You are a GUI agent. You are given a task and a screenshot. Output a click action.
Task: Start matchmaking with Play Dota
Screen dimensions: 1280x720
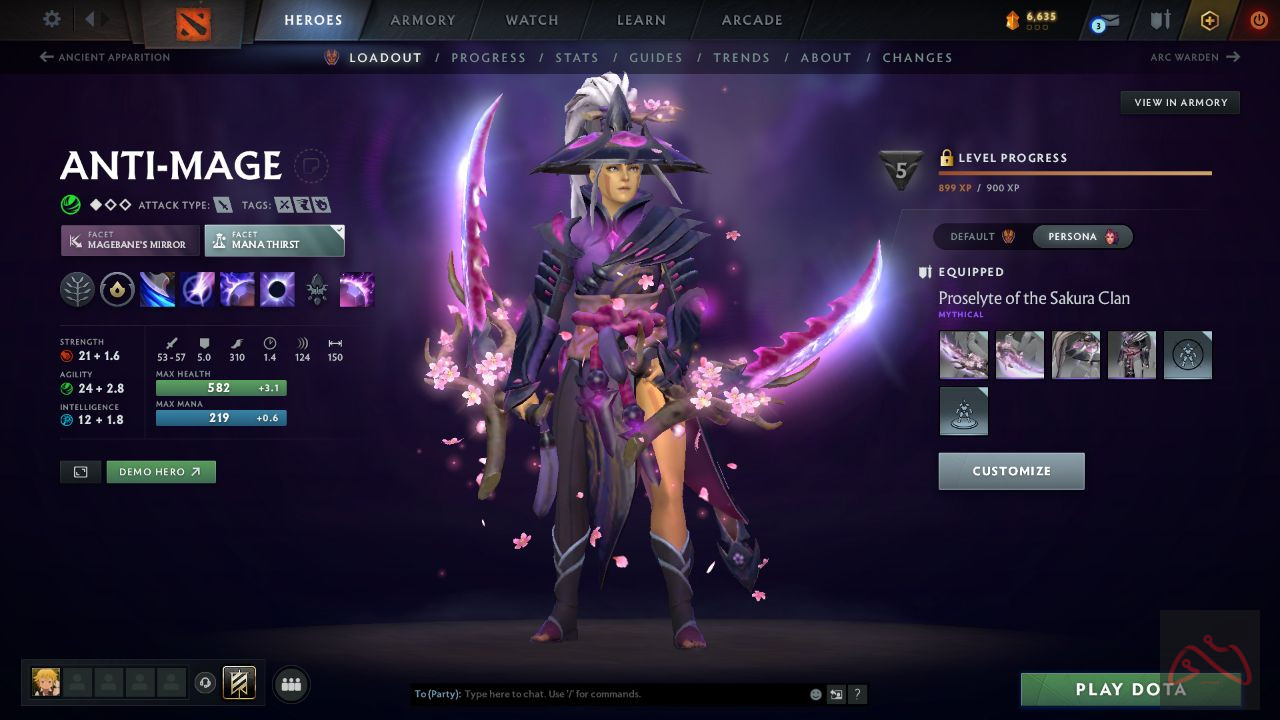(1130, 689)
